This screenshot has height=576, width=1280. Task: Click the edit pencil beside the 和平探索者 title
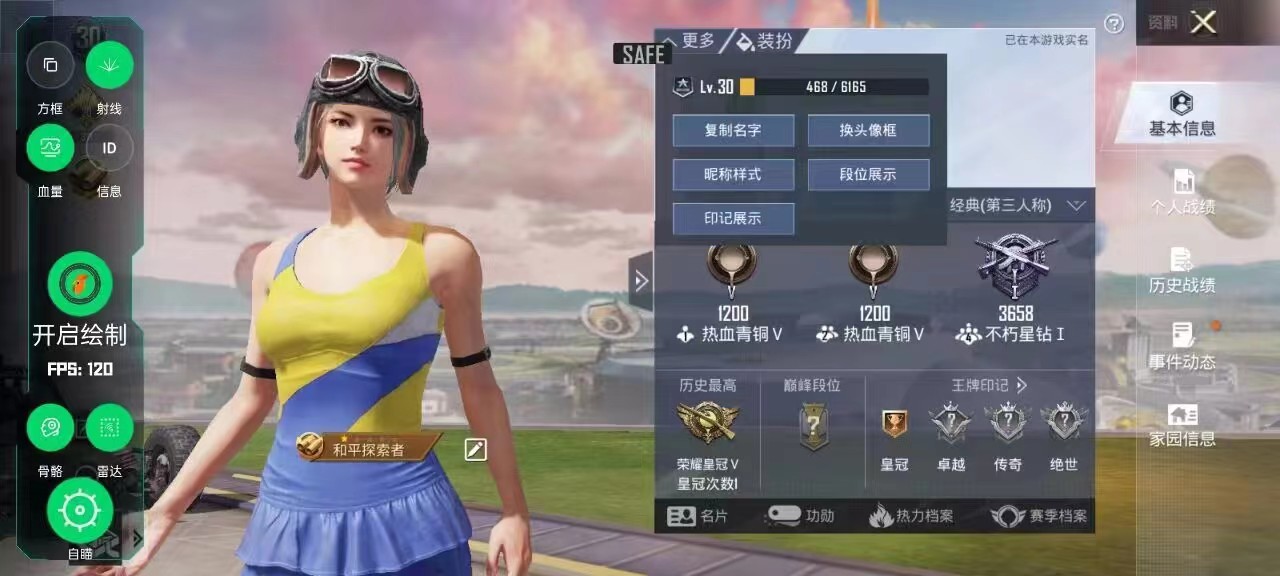click(x=475, y=449)
